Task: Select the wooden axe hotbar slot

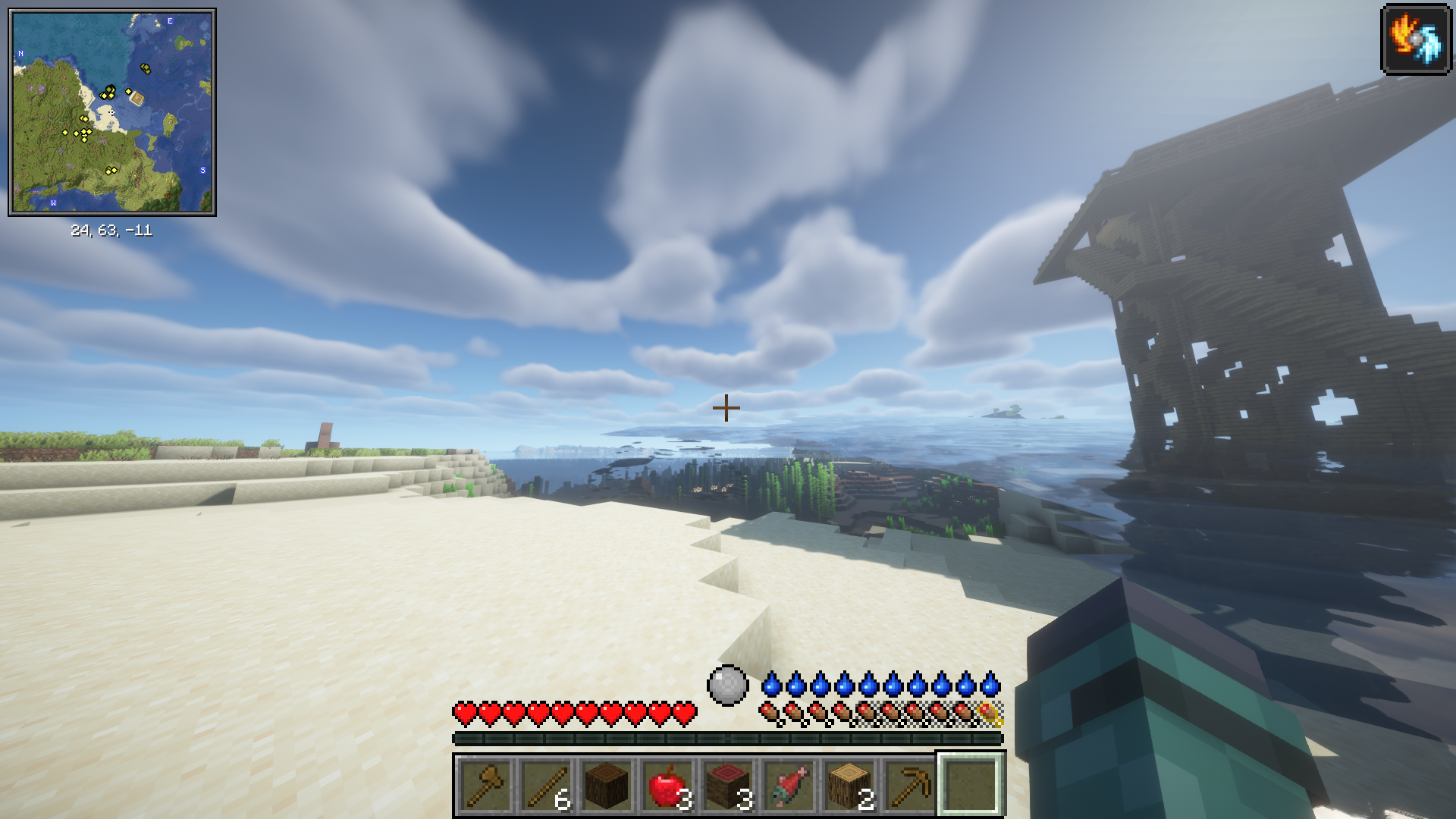Action: [485, 785]
